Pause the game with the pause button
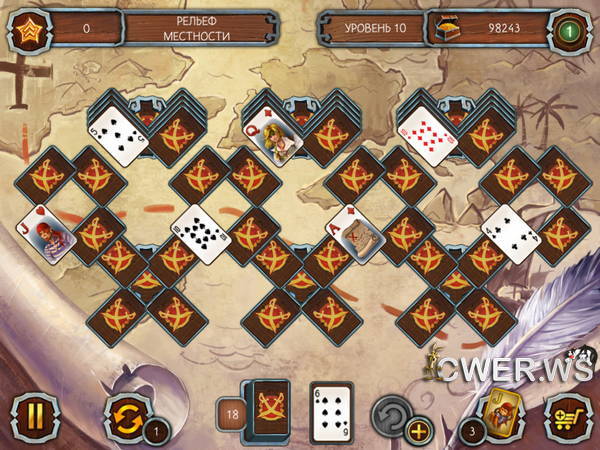Image resolution: width=600 pixels, height=450 pixels. 30,412
